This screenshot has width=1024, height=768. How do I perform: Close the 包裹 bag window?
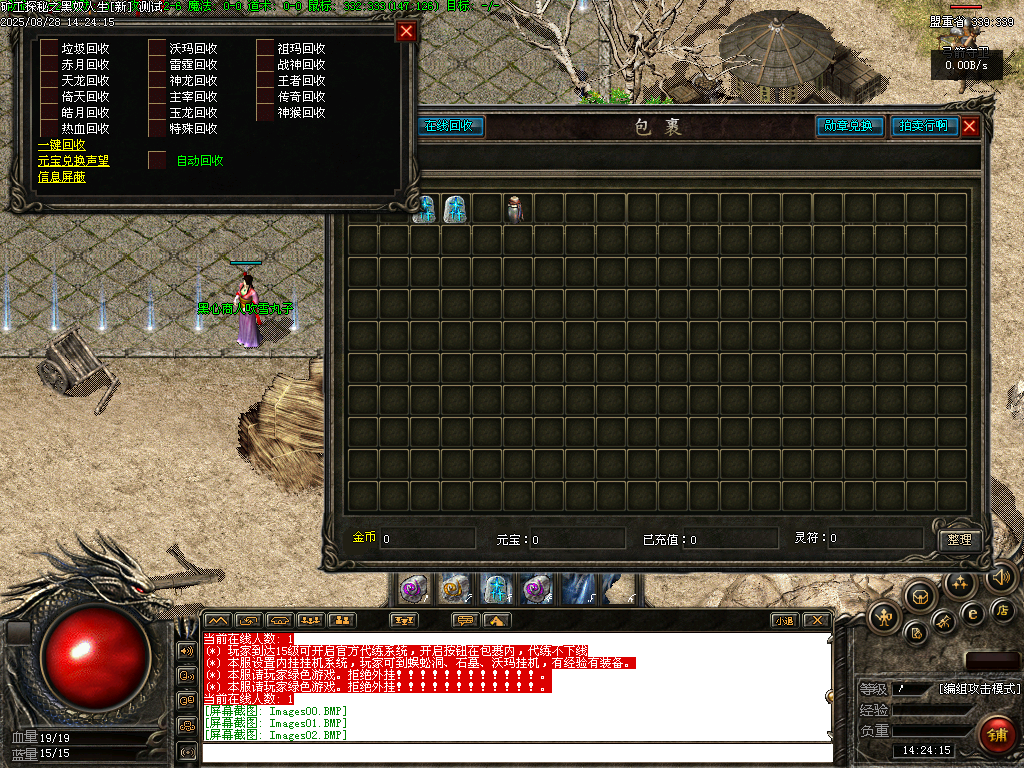tap(969, 127)
